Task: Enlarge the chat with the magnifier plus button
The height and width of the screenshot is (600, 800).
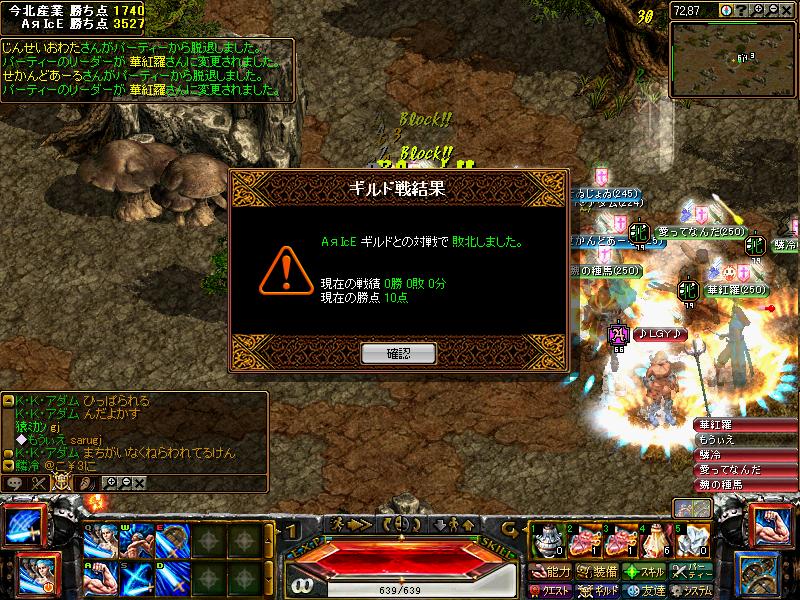Action: click(x=113, y=482)
